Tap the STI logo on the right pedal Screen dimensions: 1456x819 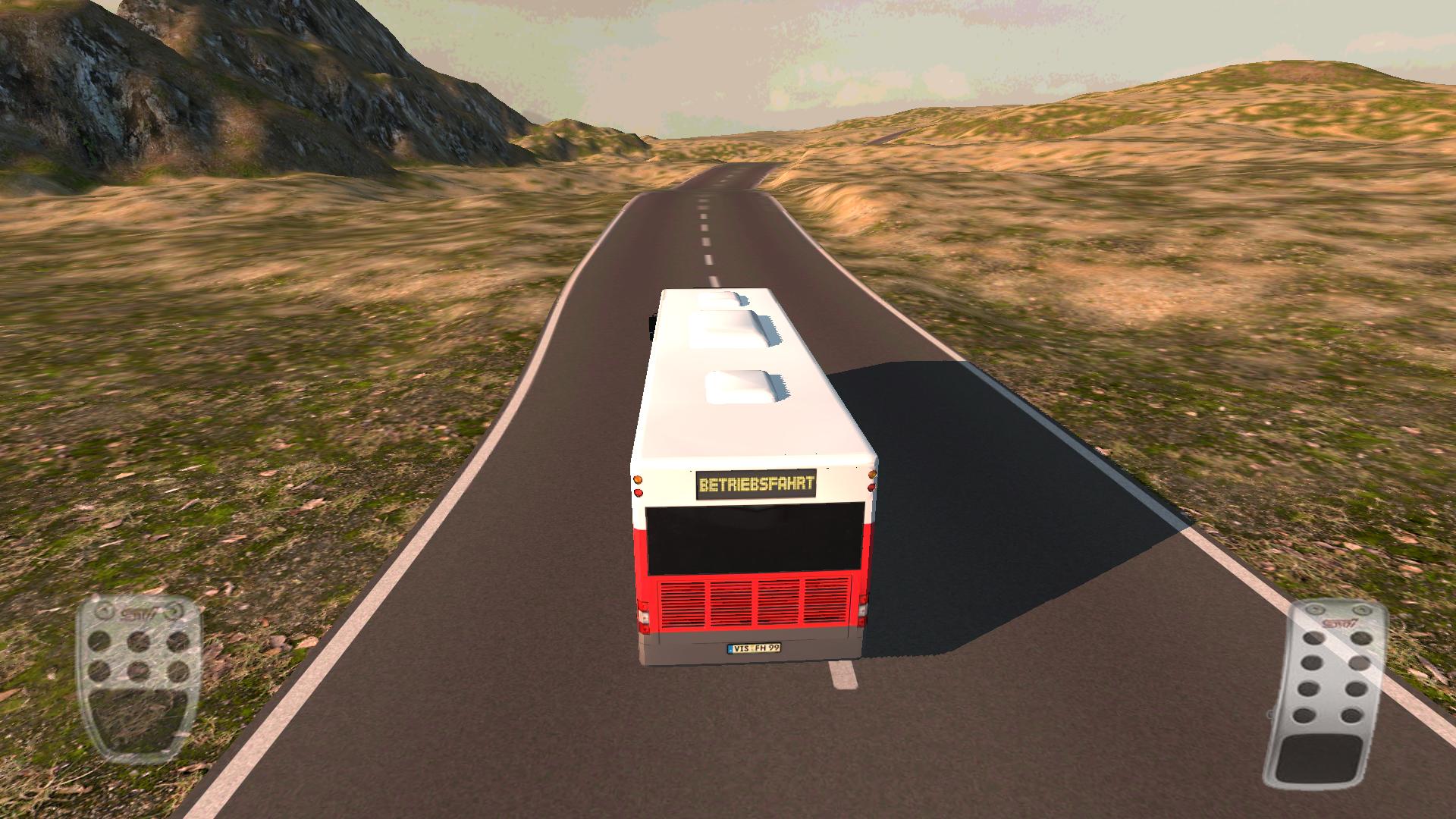pyautogui.click(x=1340, y=623)
